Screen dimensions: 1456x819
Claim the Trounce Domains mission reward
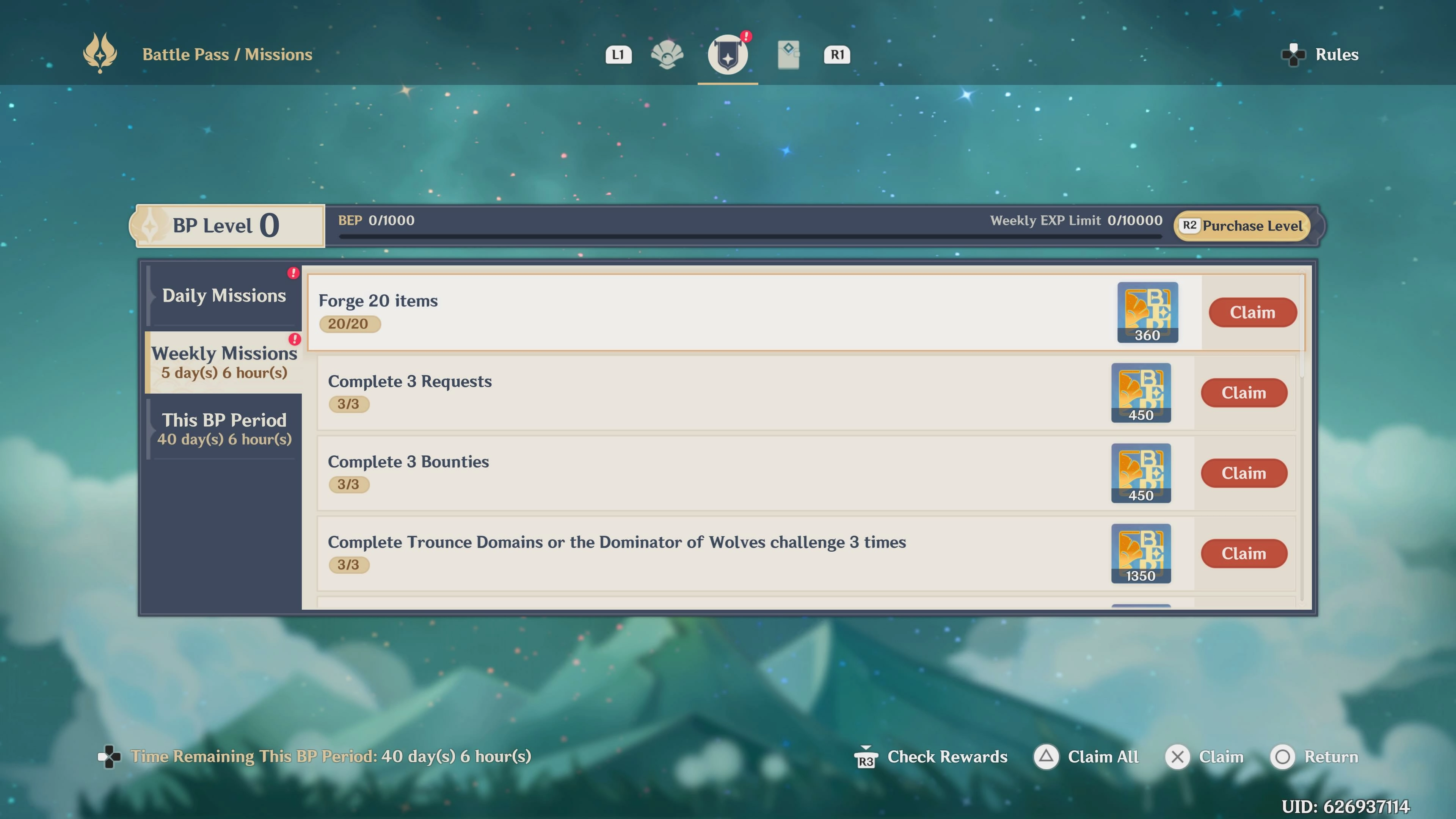(x=1244, y=553)
